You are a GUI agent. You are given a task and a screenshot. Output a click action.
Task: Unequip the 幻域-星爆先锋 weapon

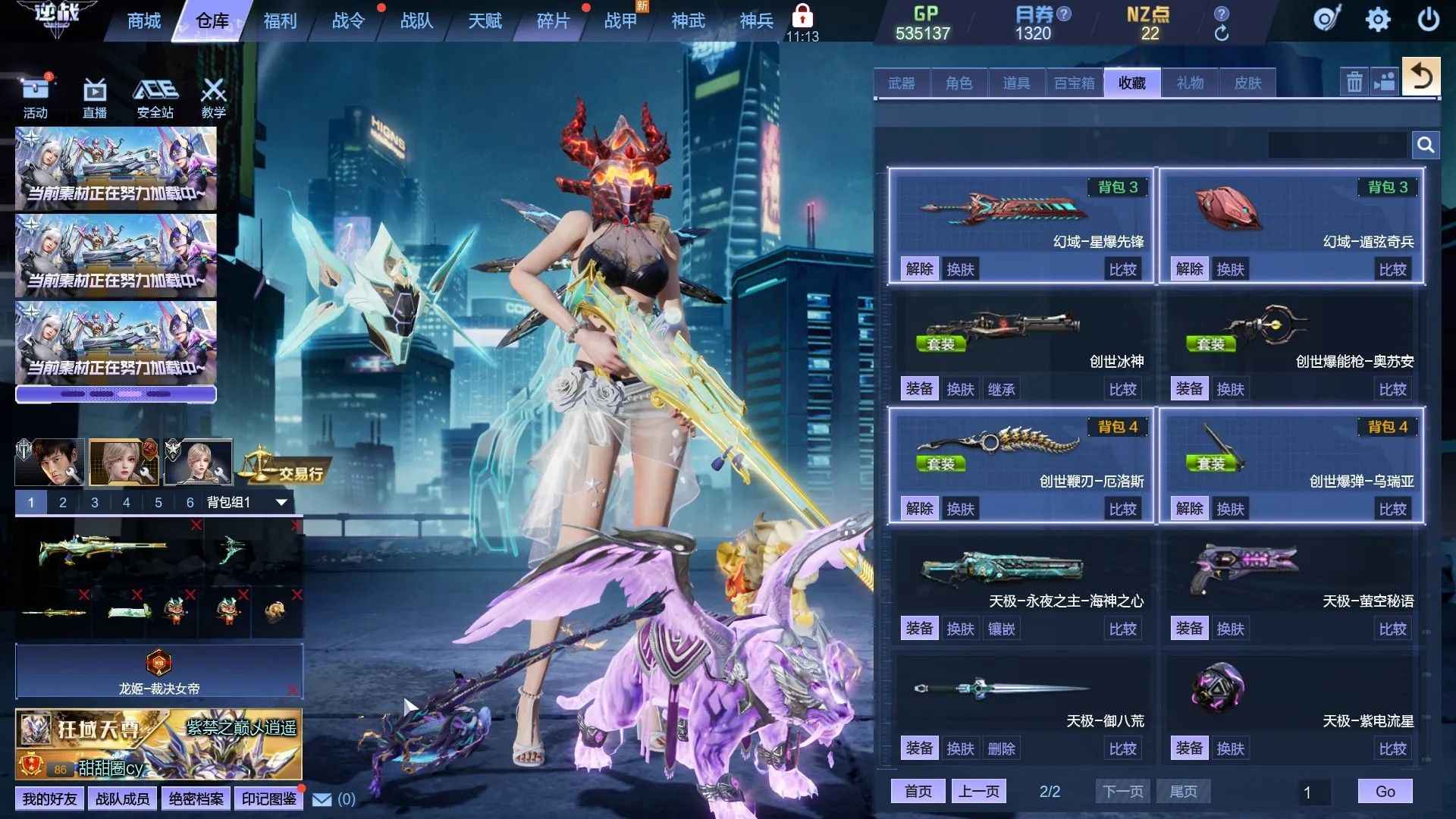click(919, 269)
